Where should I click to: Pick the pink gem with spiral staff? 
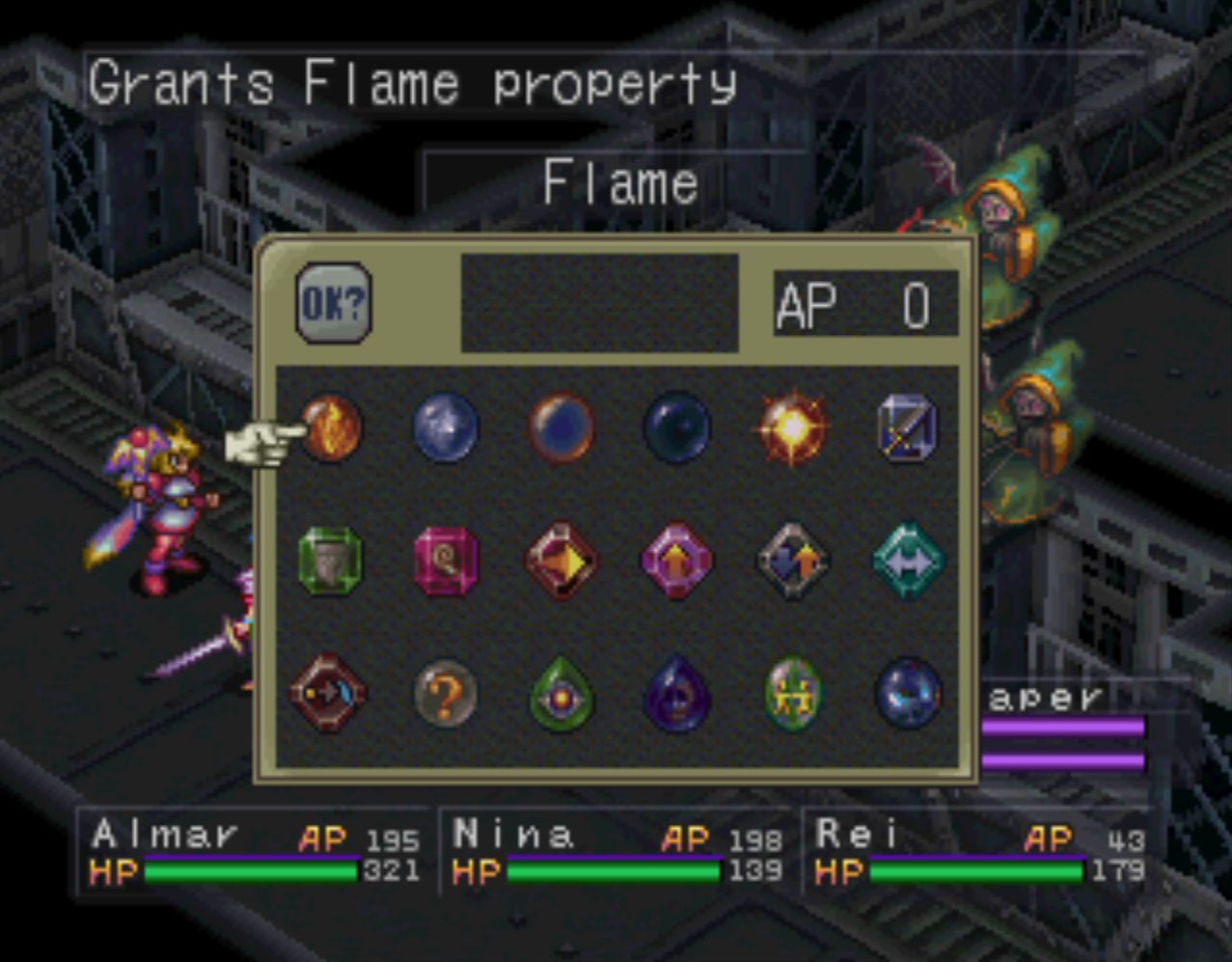point(446,561)
